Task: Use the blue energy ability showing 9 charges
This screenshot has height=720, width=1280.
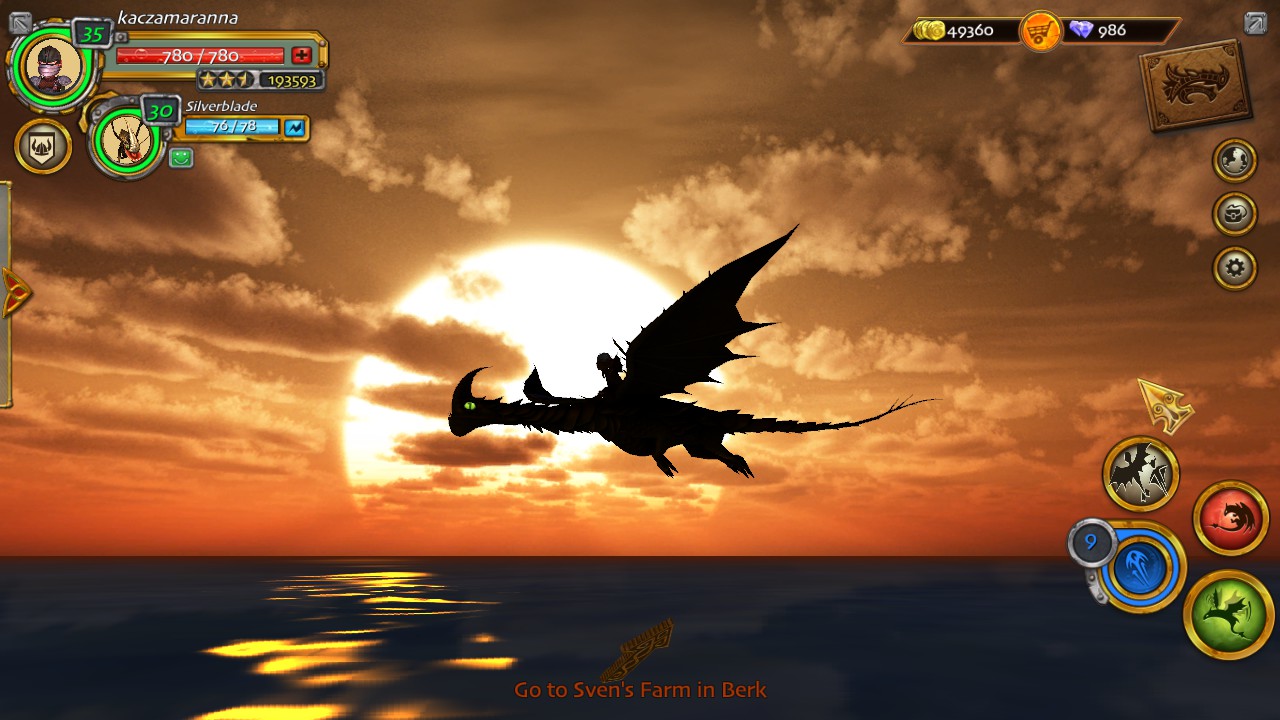Action: click(1146, 568)
